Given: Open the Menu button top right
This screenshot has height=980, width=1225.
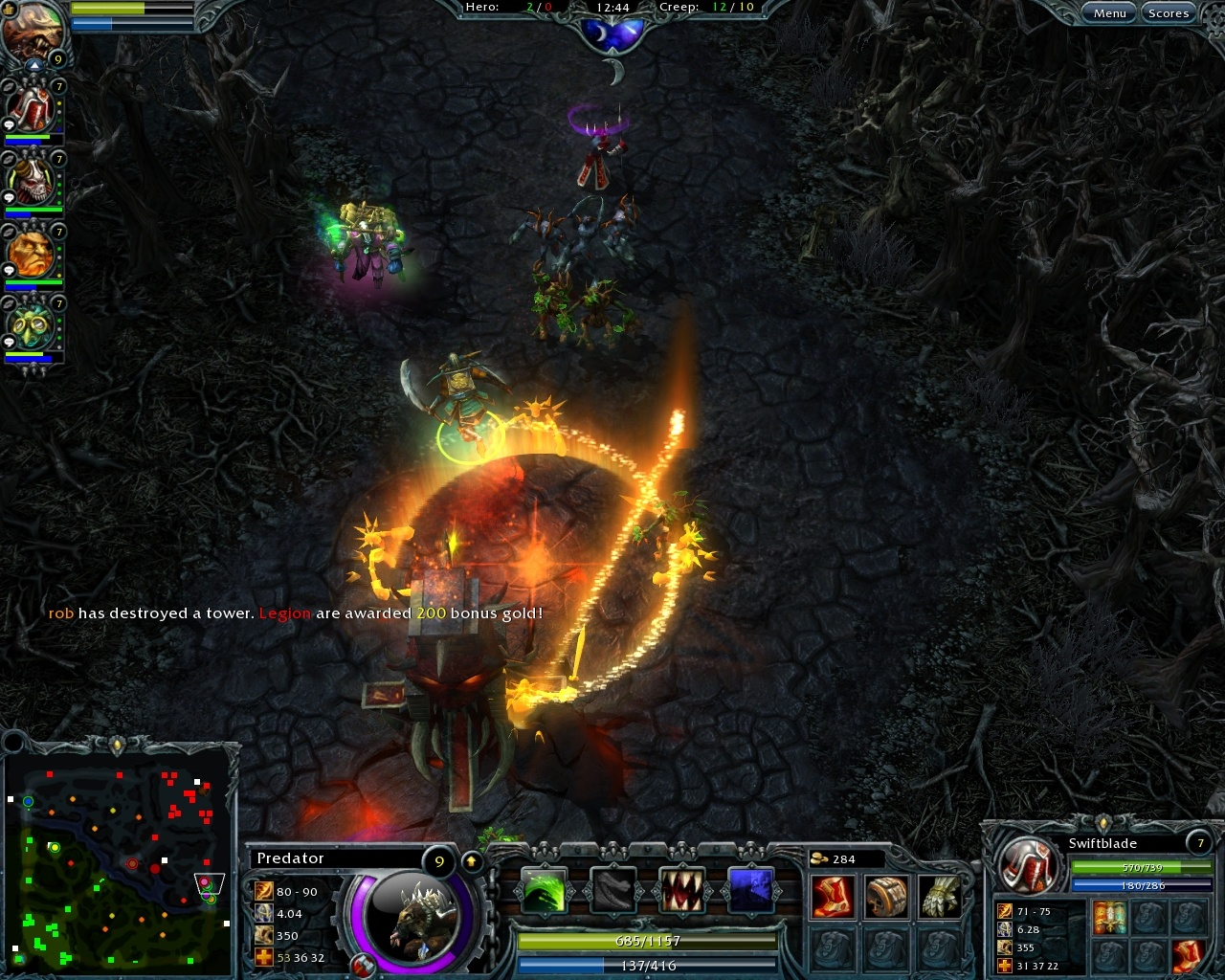Looking at the screenshot, I should (1108, 12).
